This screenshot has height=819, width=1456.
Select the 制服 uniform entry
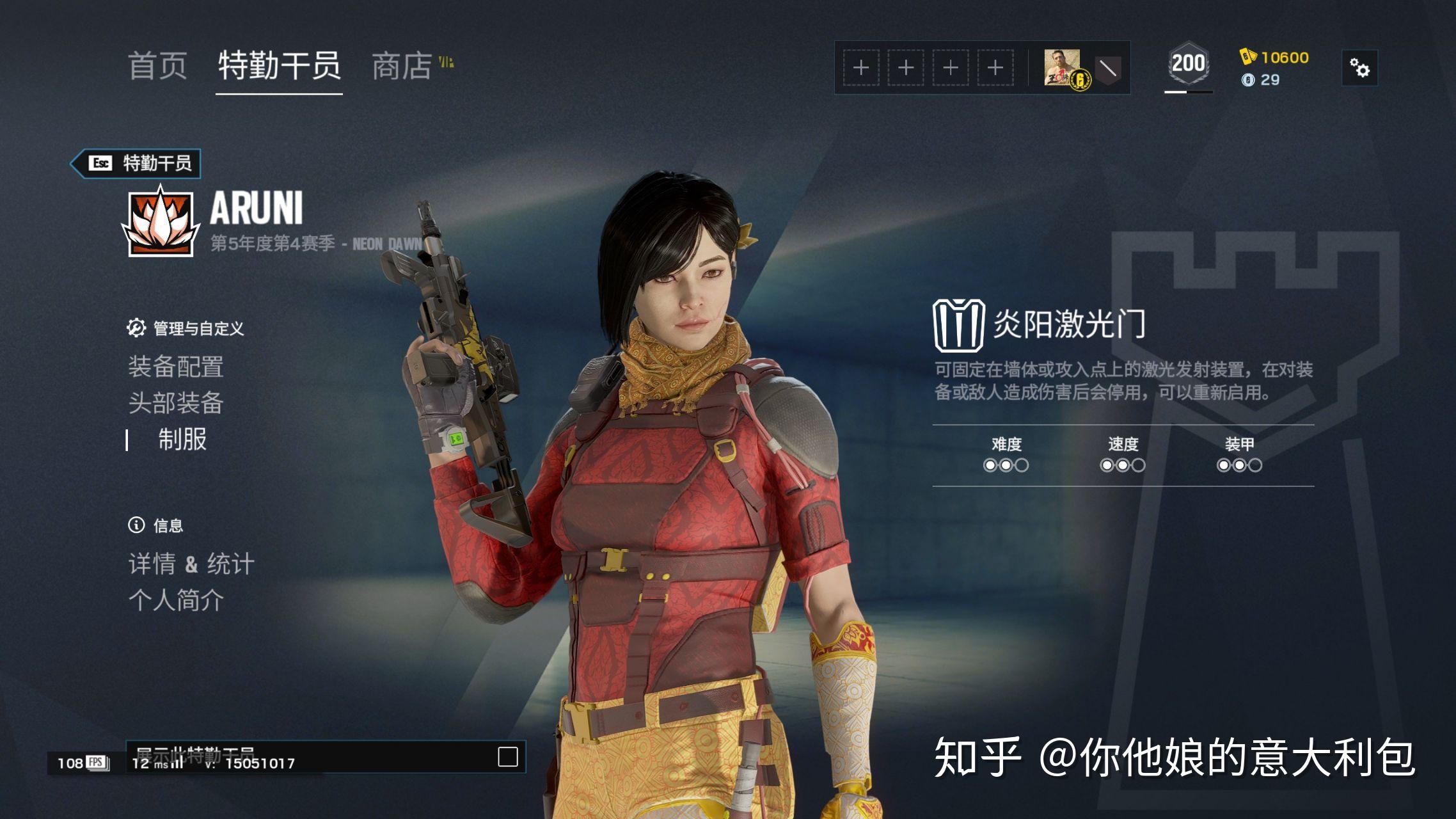[182, 440]
